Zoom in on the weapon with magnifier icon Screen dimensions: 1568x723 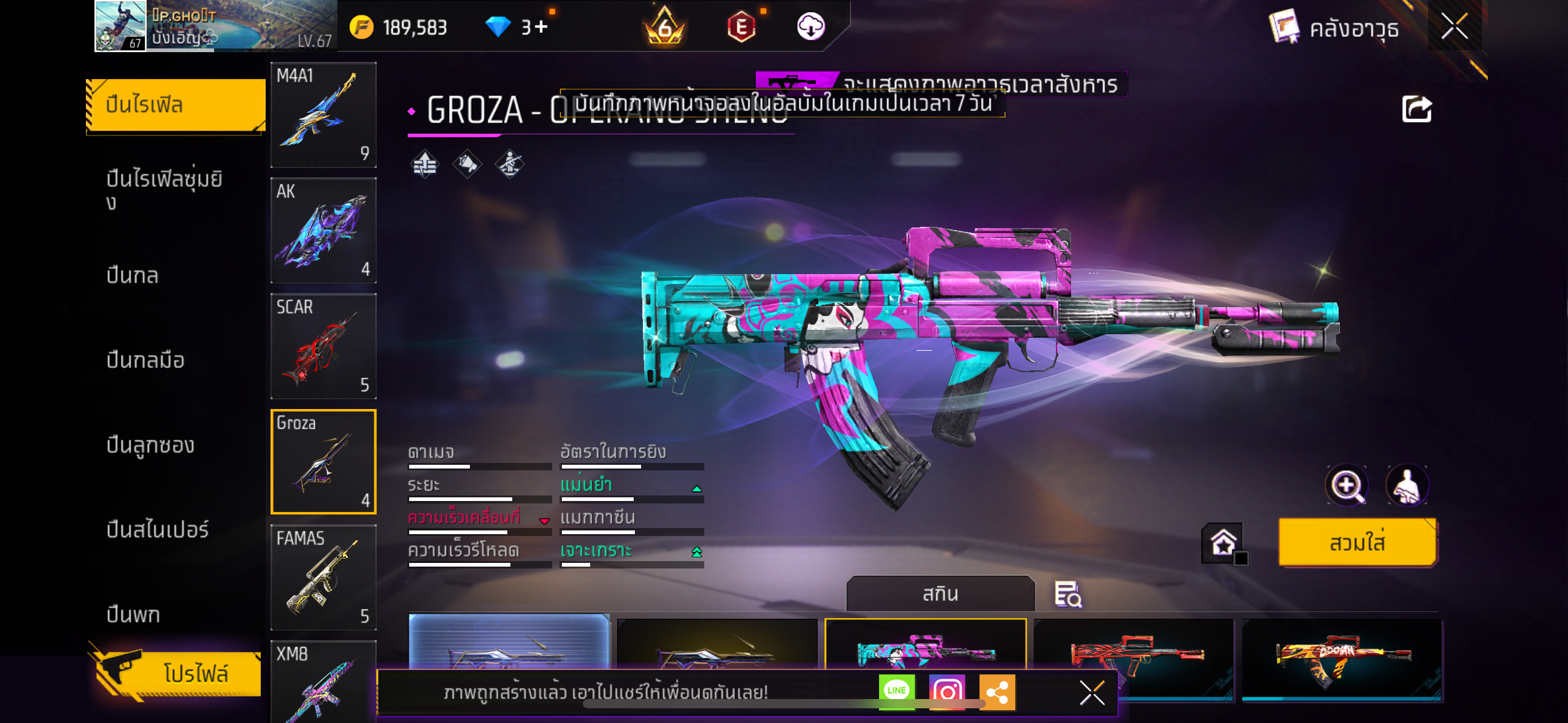click(x=1347, y=486)
